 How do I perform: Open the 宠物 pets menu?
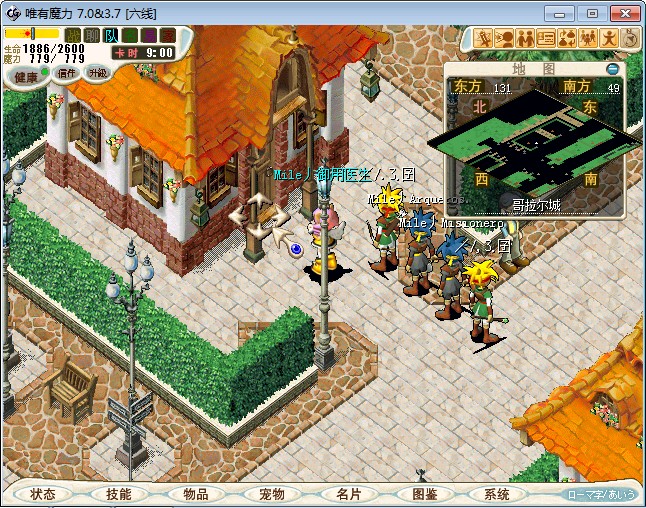pos(271,494)
